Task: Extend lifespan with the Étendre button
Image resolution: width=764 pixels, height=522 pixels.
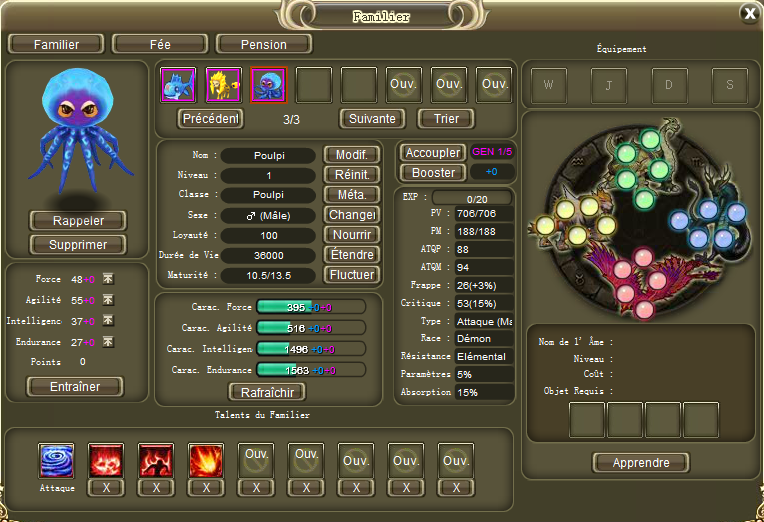Action: click(x=351, y=255)
